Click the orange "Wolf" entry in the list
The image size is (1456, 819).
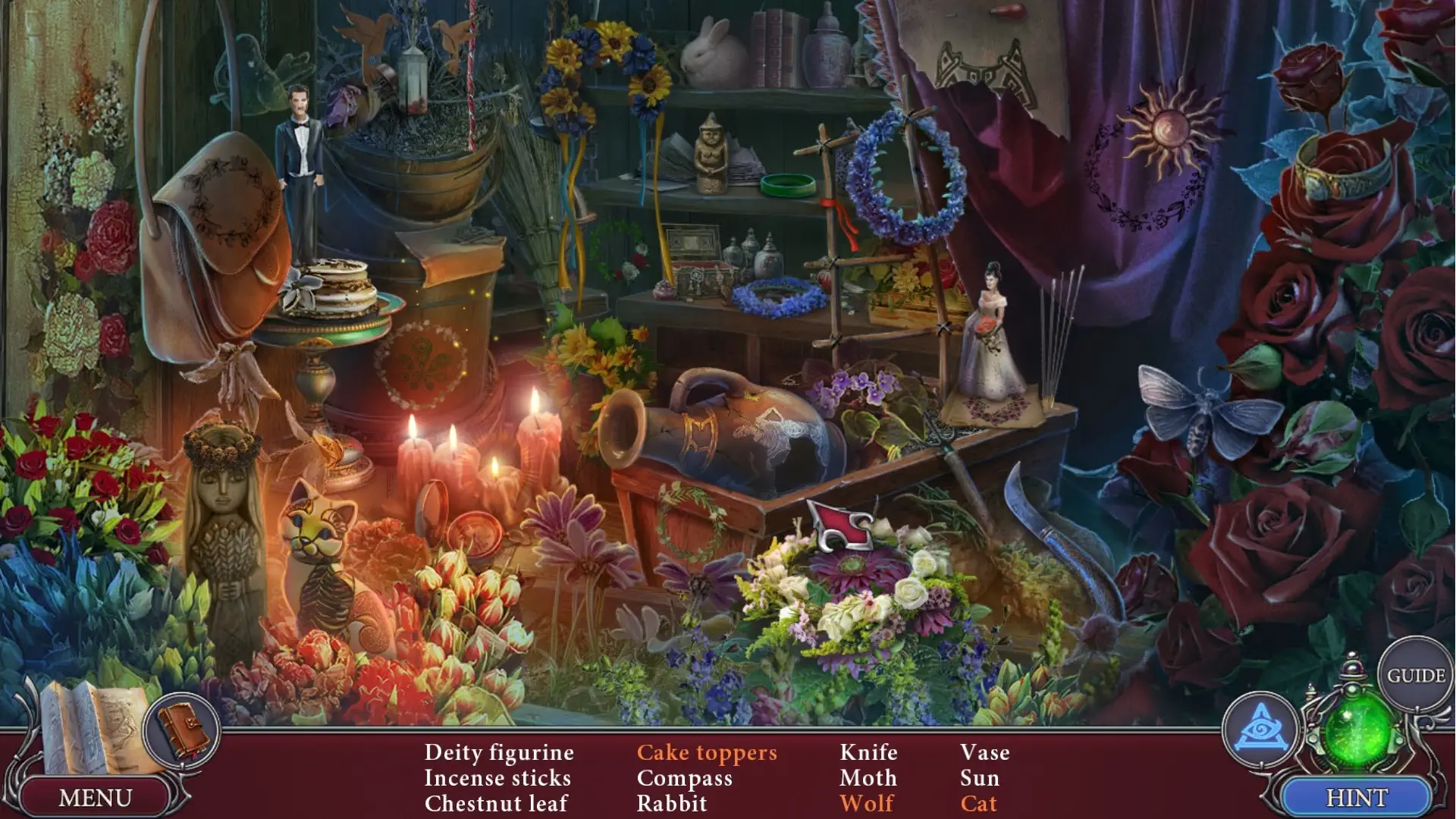pos(866,803)
